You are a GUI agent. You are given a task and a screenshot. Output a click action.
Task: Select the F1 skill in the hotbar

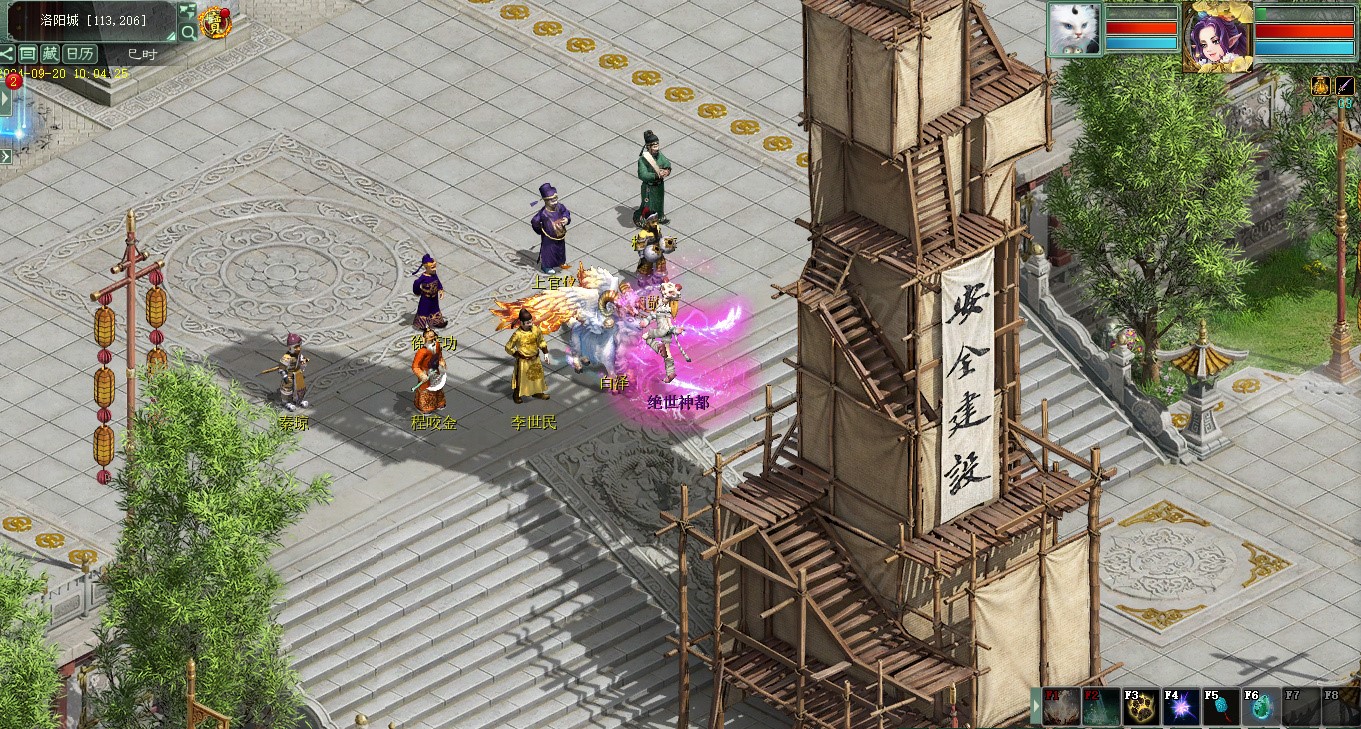tap(1062, 707)
